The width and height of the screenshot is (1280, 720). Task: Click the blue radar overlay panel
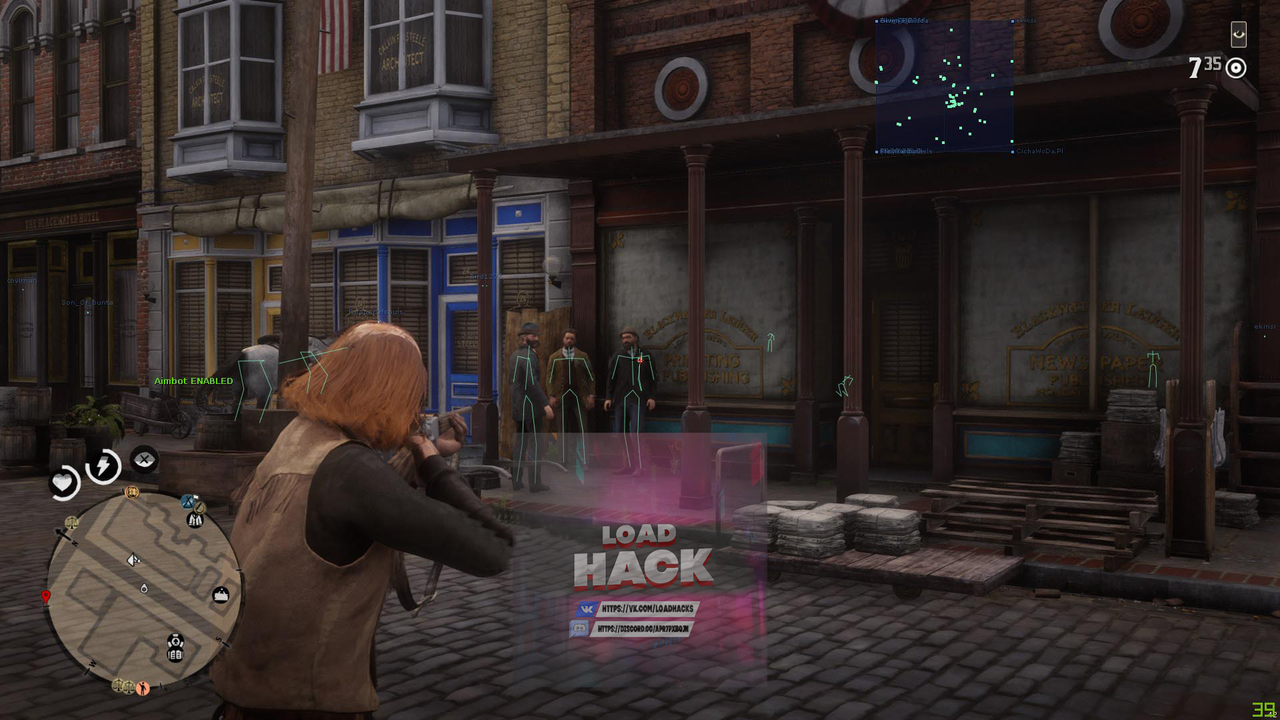945,86
